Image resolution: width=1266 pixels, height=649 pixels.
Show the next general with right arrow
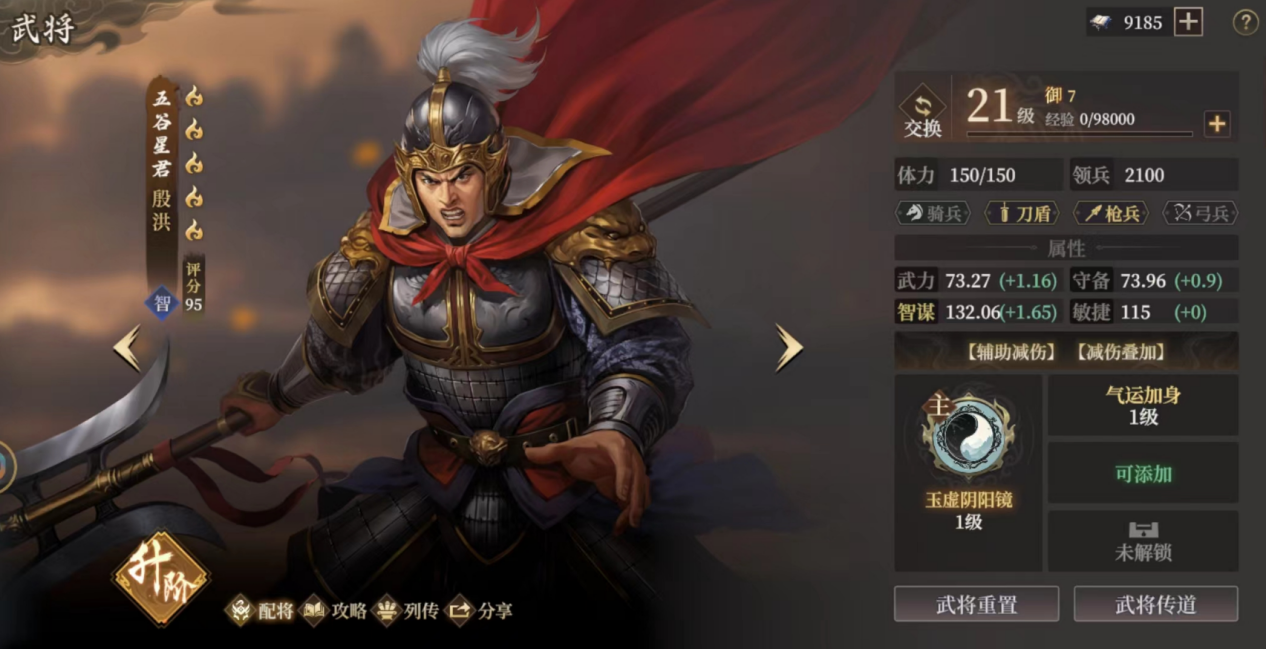pyautogui.click(x=789, y=349)
